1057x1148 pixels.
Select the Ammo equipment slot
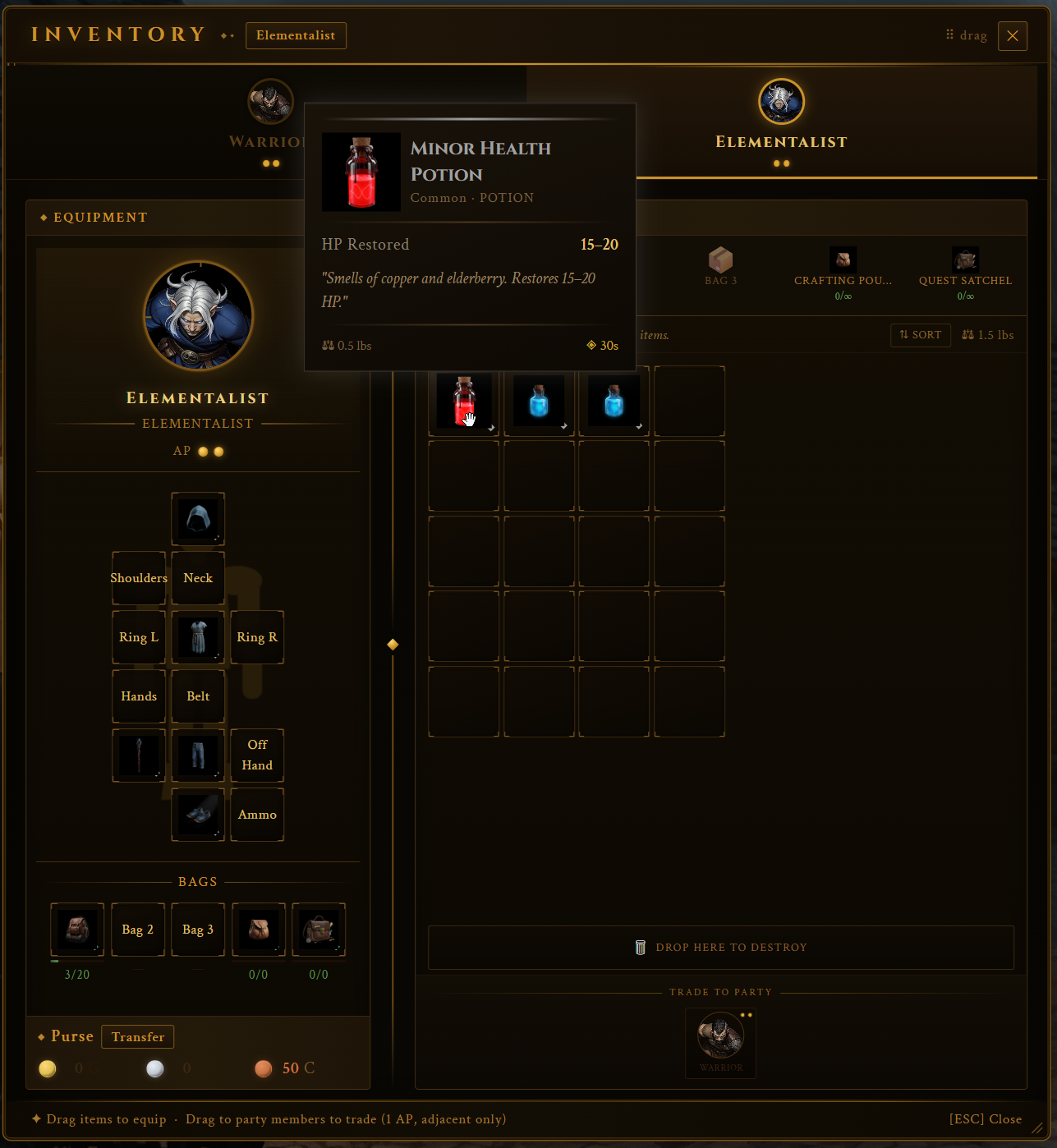[x=257, y=815]
